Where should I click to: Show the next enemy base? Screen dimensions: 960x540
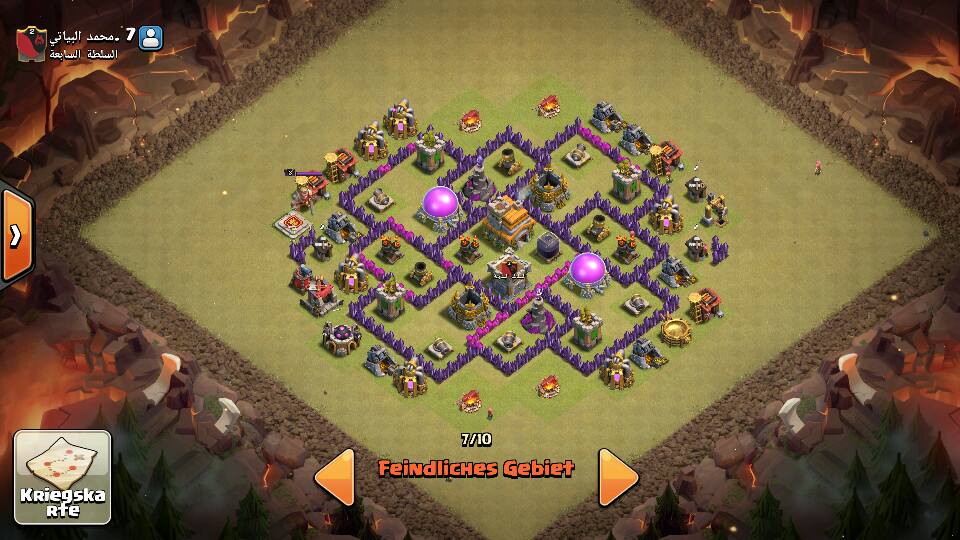pyautogui.click(x=618, y=476)
